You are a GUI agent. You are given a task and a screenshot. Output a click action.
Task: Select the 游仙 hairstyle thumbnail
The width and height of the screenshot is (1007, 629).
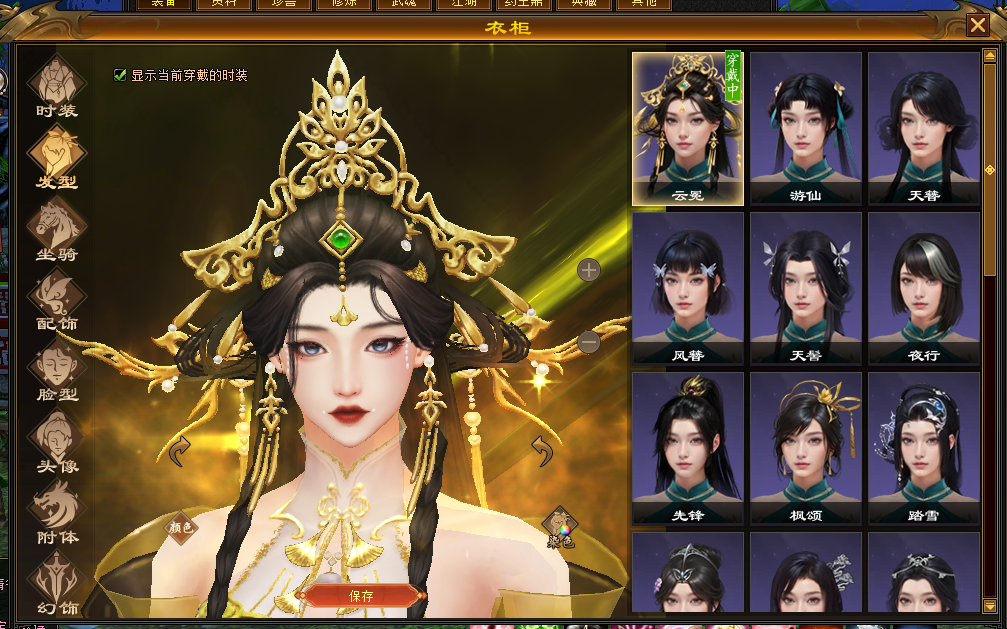pos(805,128)
